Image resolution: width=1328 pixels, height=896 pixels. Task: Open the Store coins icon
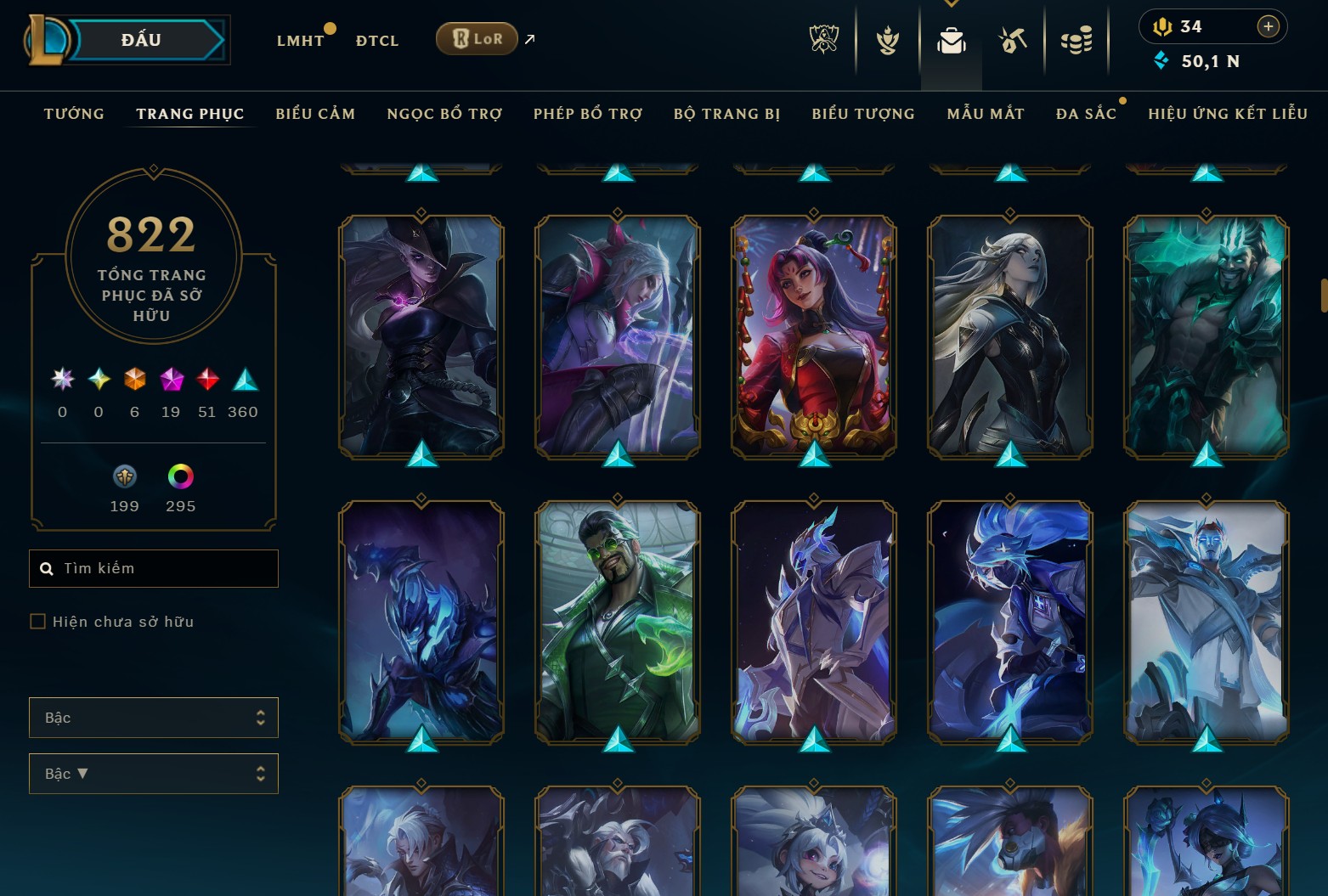pos(1077,39)
